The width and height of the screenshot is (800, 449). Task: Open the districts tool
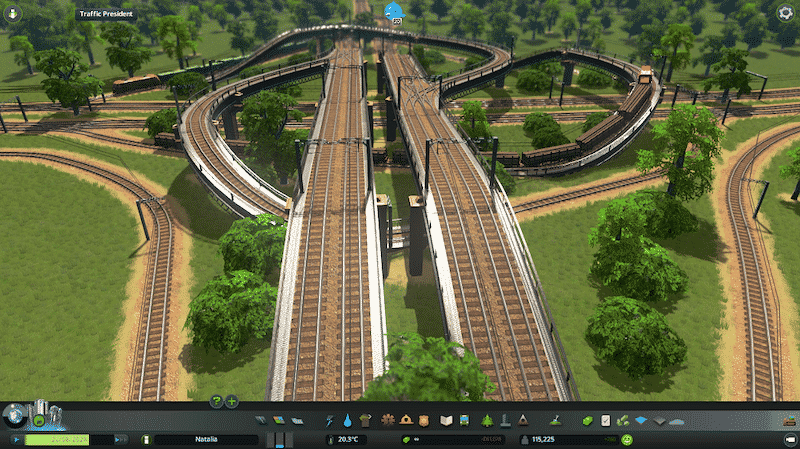(x=297, y=420)
